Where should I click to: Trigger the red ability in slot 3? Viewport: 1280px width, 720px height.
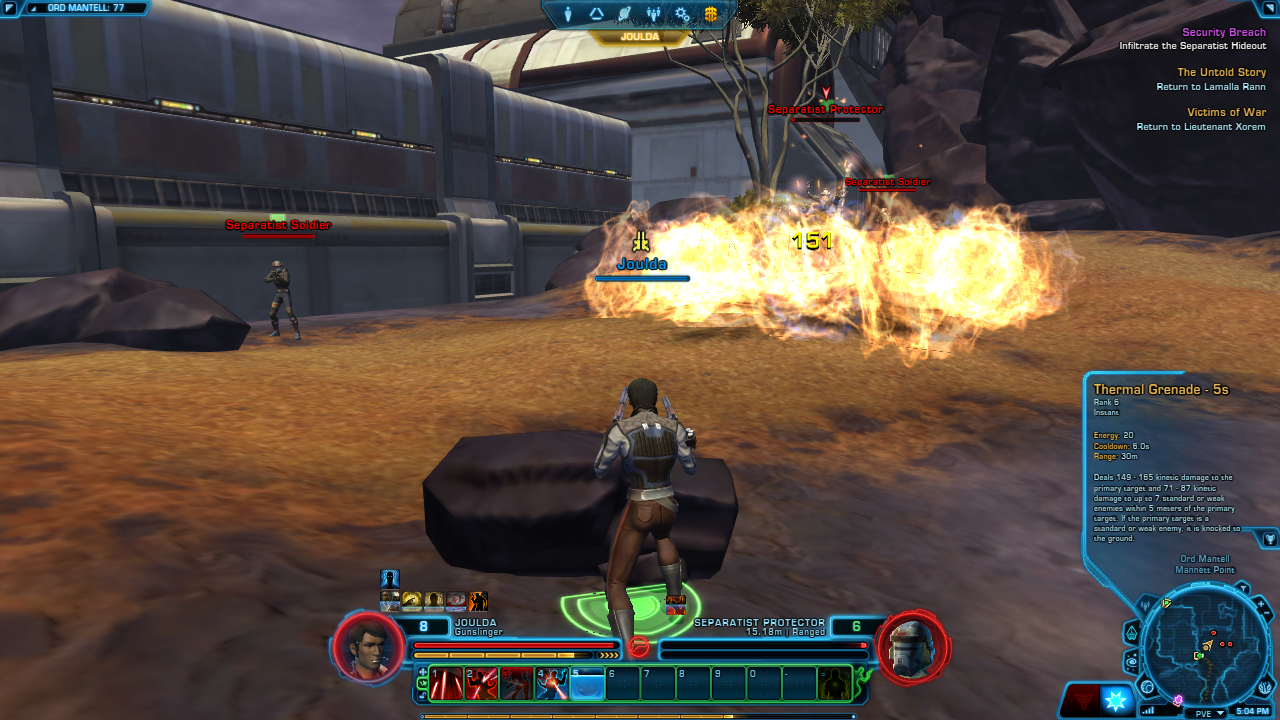517,683
